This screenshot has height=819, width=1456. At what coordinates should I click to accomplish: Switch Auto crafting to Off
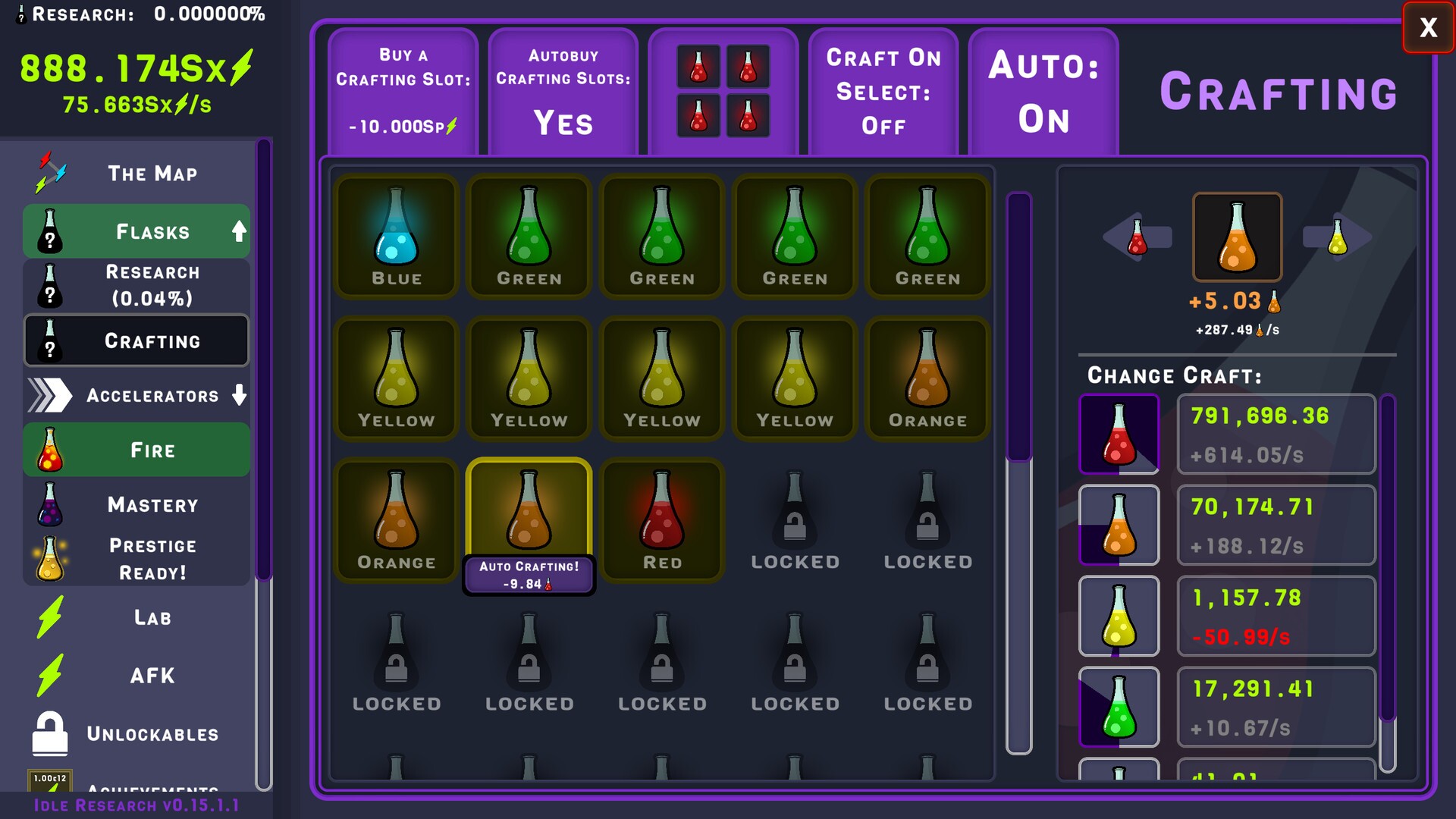[1043, 91]
